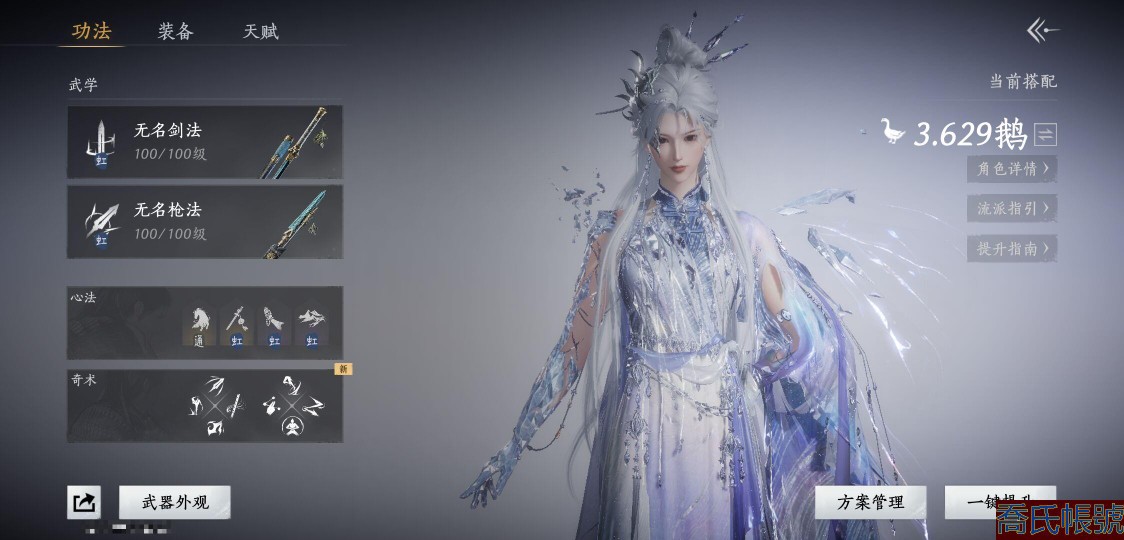This screenshot has width=1124, height=540.
Task: View 角色详情 character details
Action: (x=1012, y=169)
